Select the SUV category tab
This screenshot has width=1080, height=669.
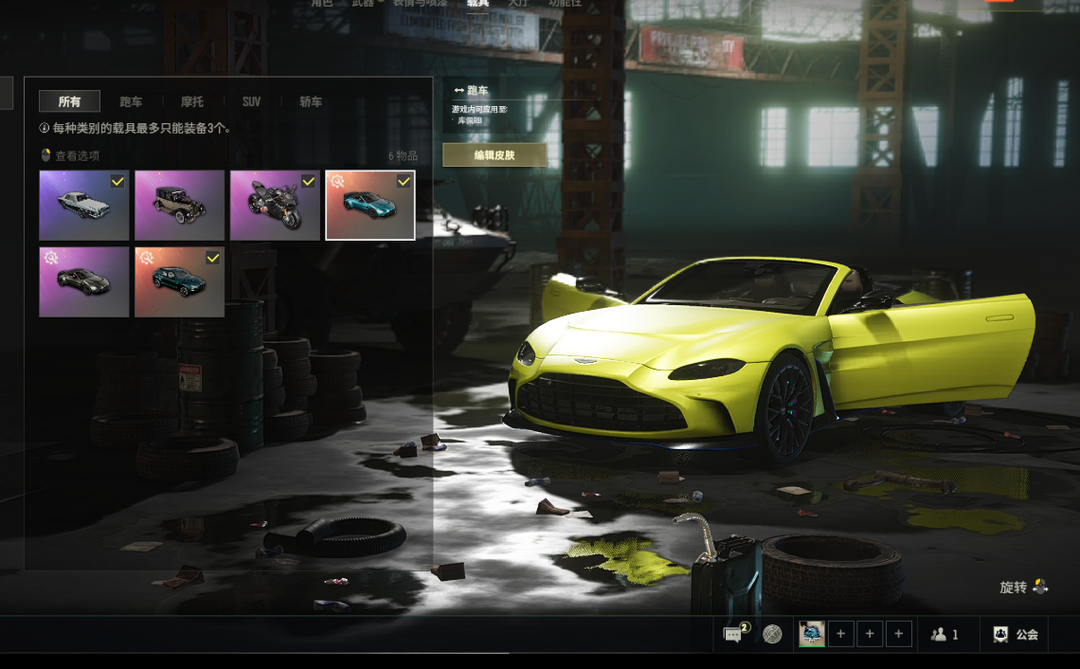pos(251,102)
